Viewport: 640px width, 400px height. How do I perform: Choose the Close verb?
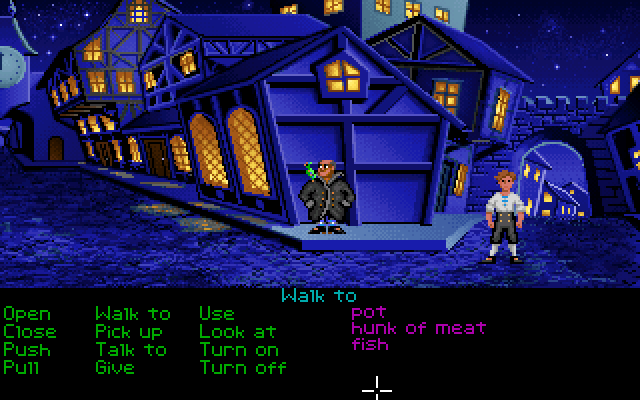coord(30,331)
